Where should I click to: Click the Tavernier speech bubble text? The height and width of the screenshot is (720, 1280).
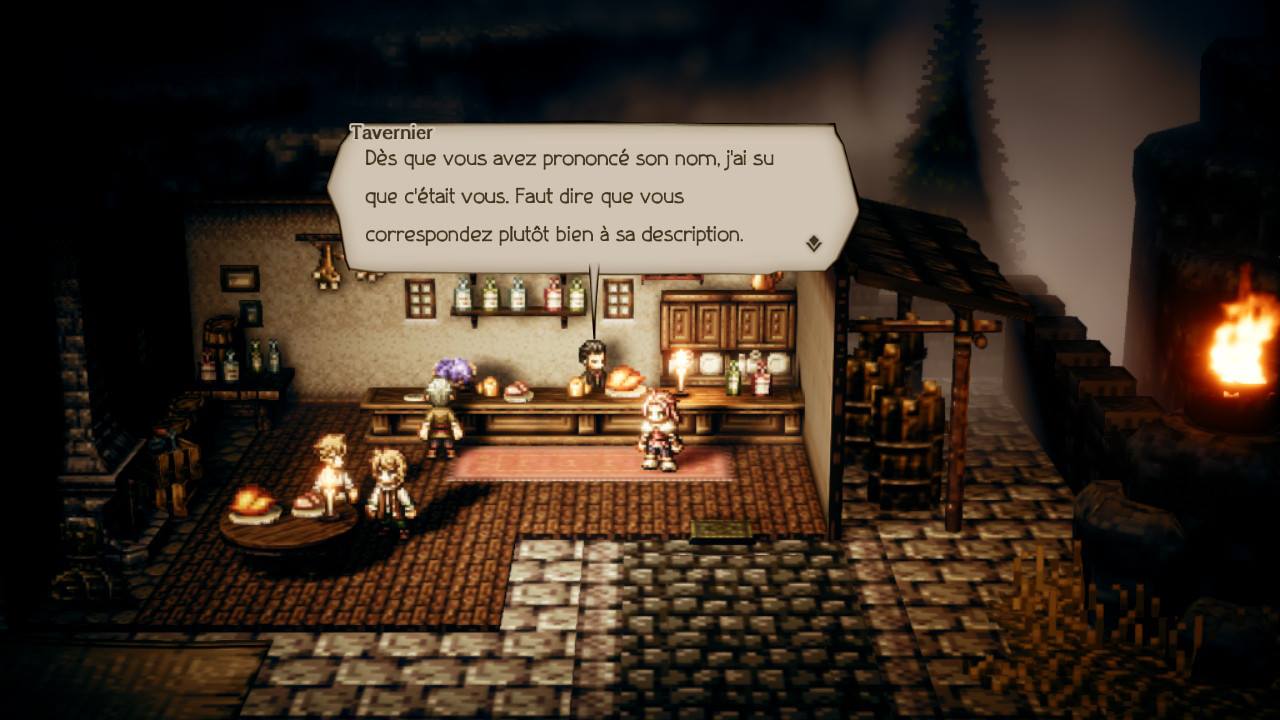click(568, 196)
